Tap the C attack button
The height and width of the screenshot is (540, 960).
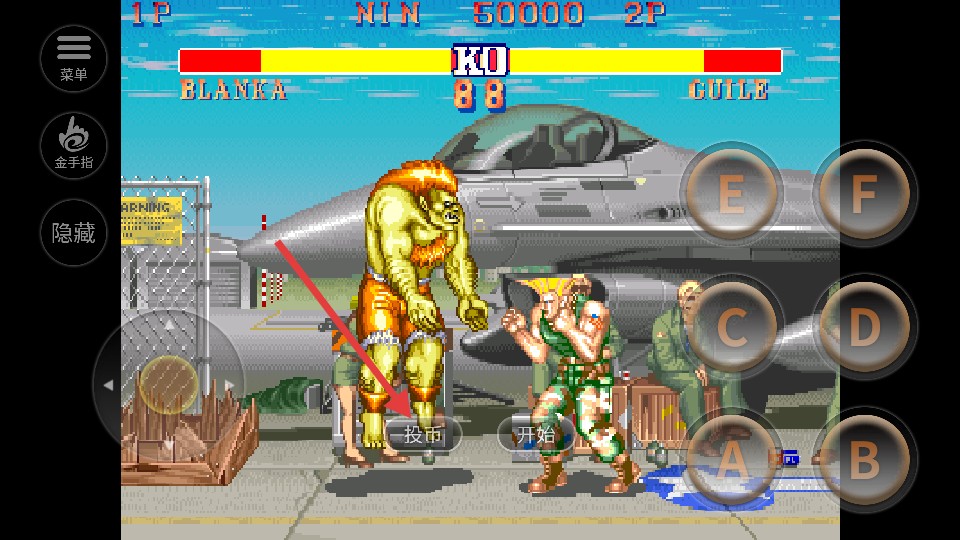point(733,327)
